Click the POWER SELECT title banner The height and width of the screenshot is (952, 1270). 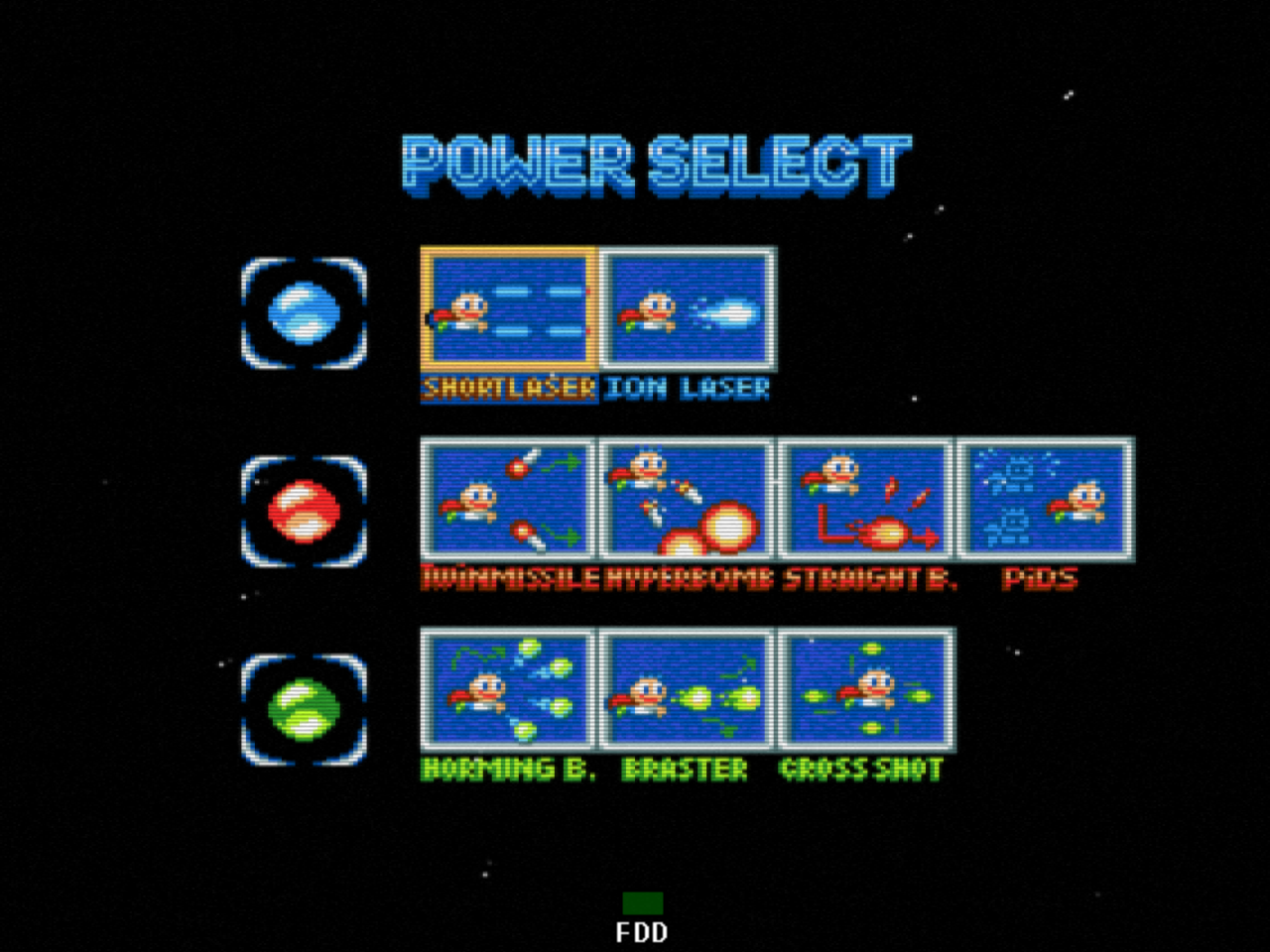655,162
